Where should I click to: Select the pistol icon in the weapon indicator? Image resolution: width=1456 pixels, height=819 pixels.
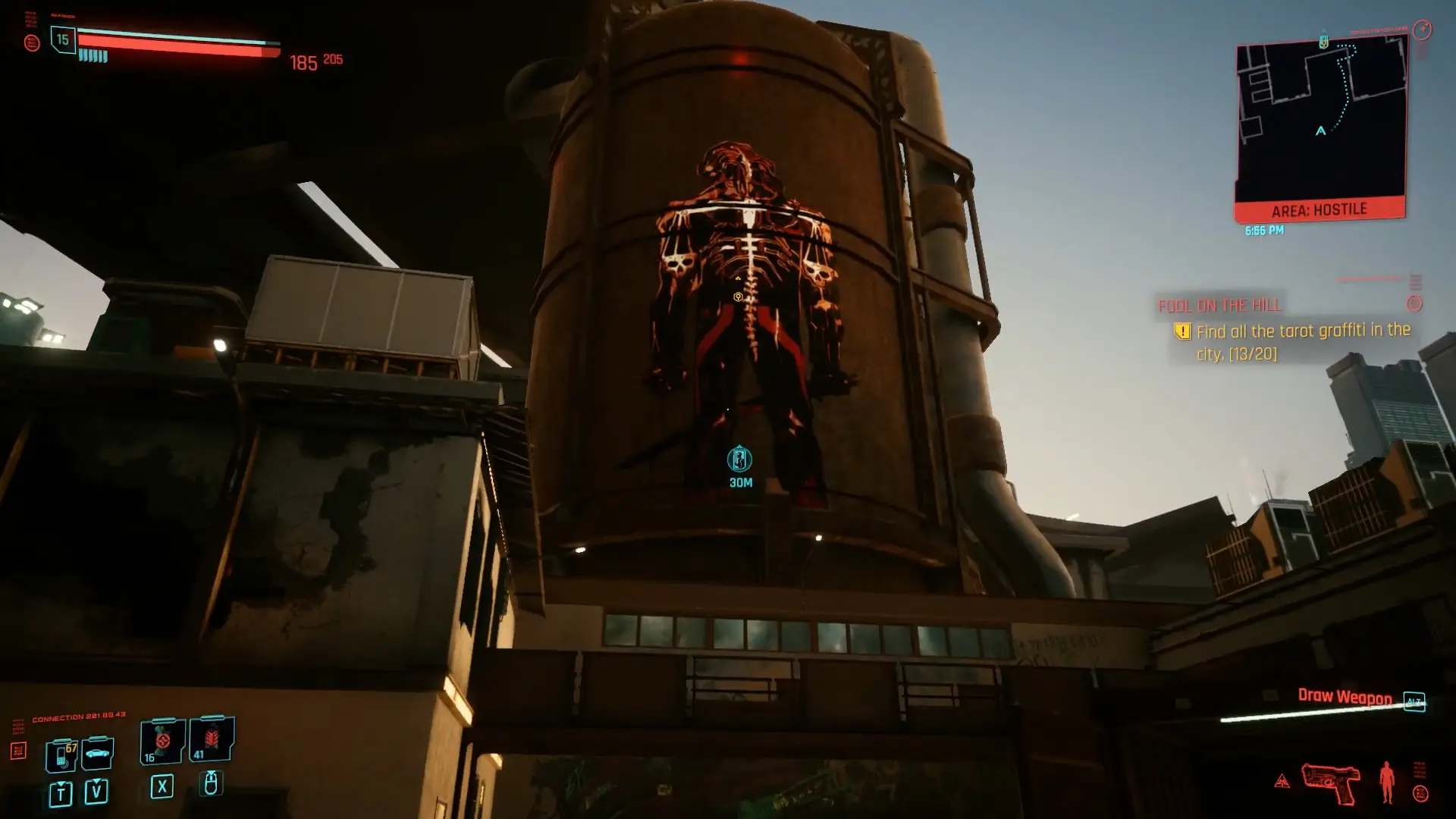(1331, 781)
